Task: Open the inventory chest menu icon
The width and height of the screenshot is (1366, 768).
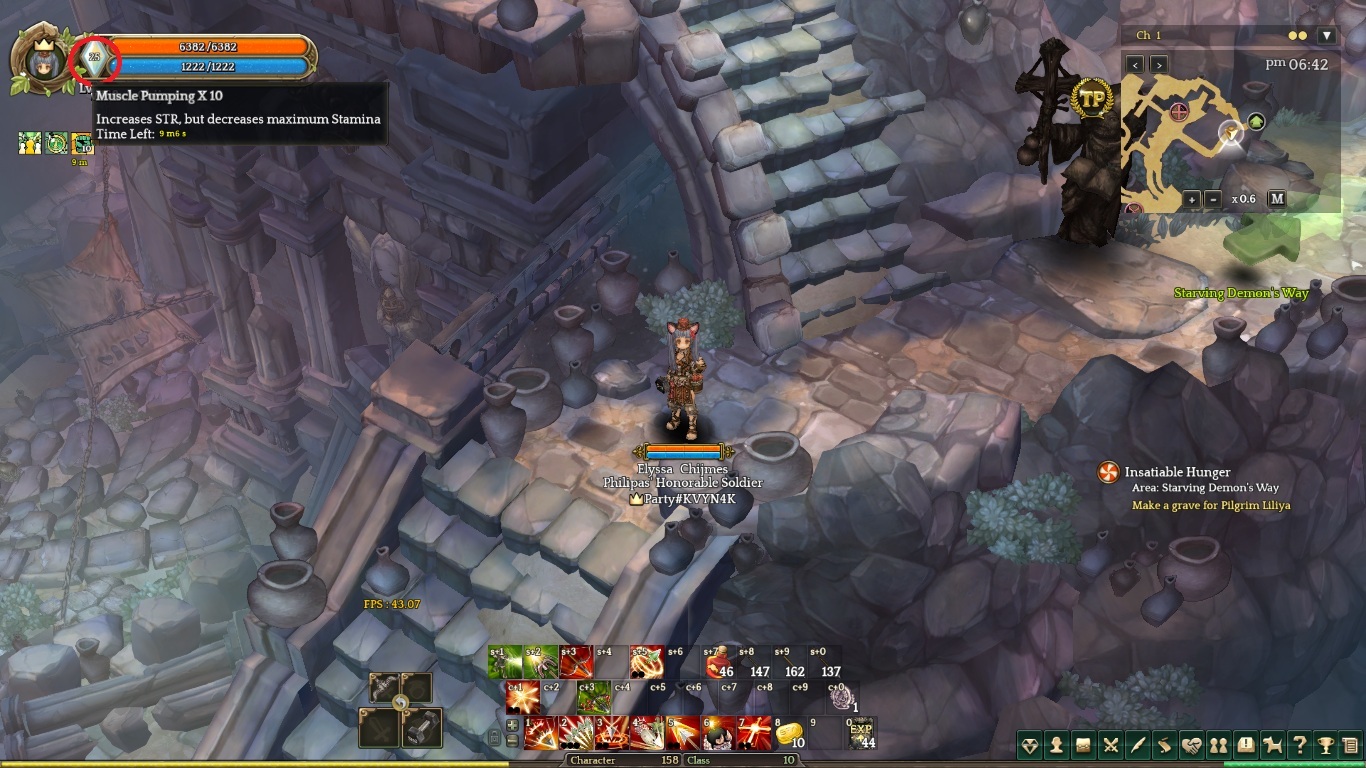Action: click(1083, 745)
